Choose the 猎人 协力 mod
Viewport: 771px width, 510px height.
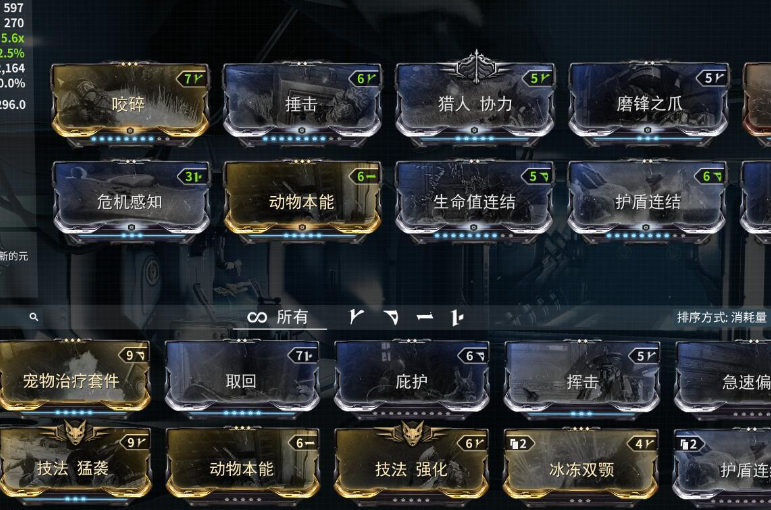point(474,103)
